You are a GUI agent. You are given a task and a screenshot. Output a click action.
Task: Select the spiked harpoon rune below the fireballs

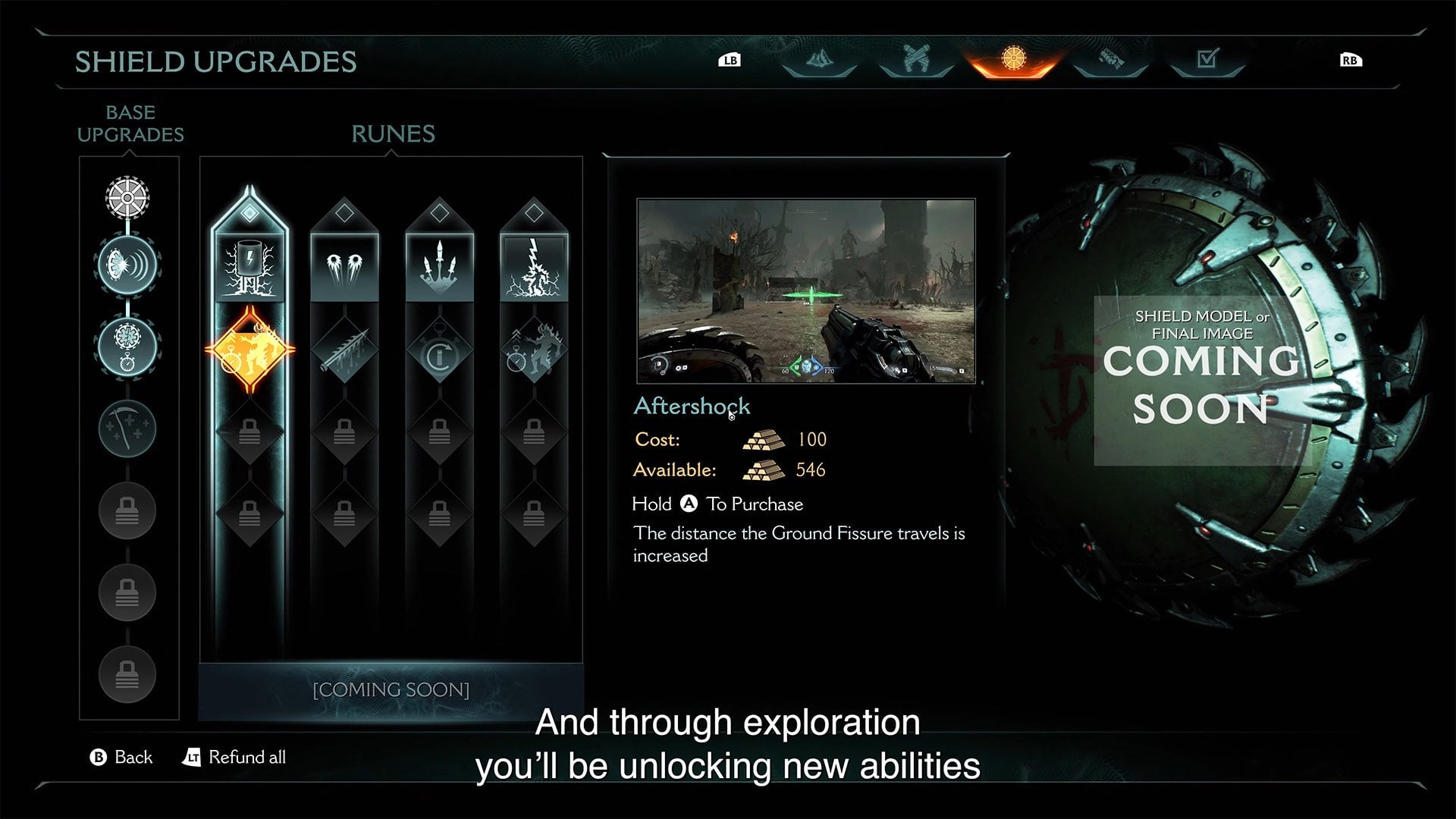tap(345, 347)
